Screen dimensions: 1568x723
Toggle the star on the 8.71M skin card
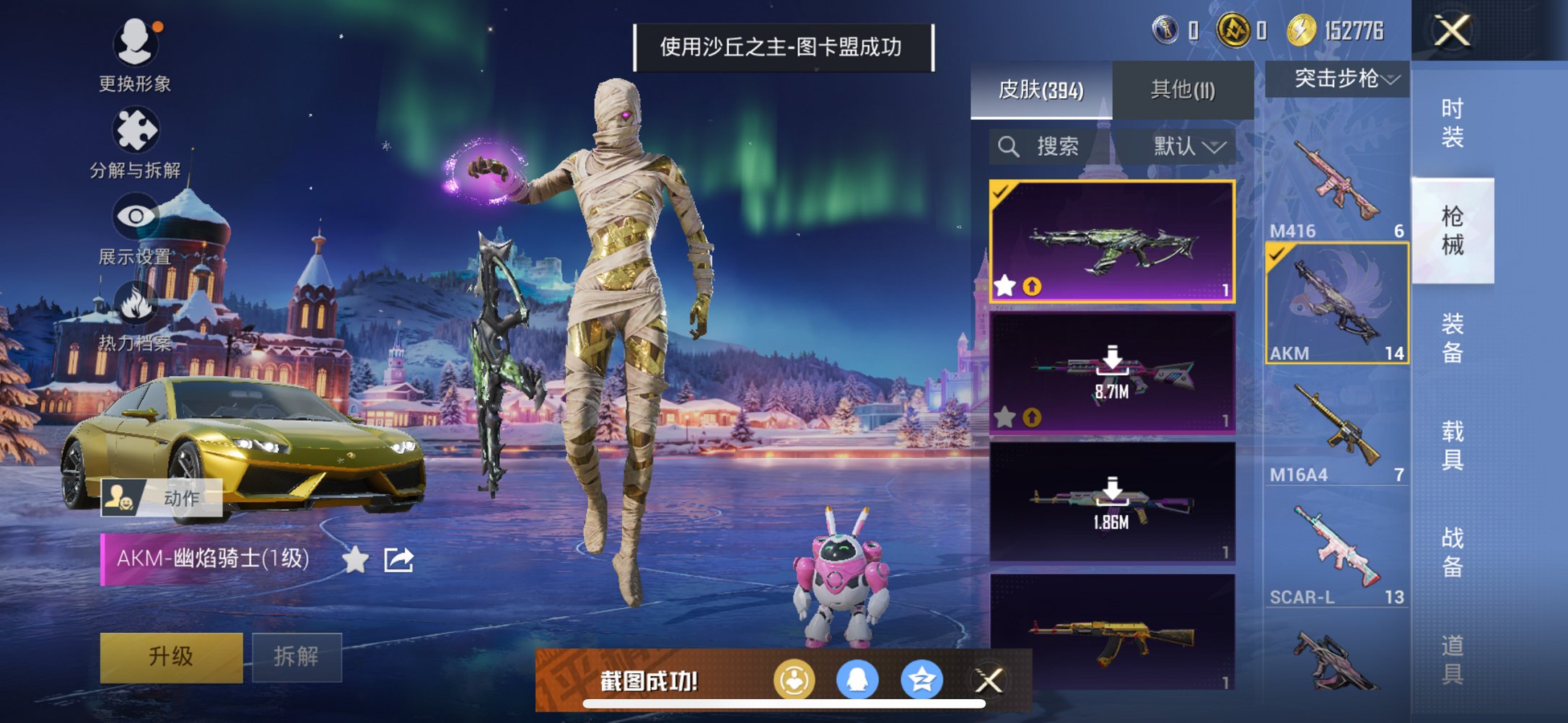(x=1004, y=416)
